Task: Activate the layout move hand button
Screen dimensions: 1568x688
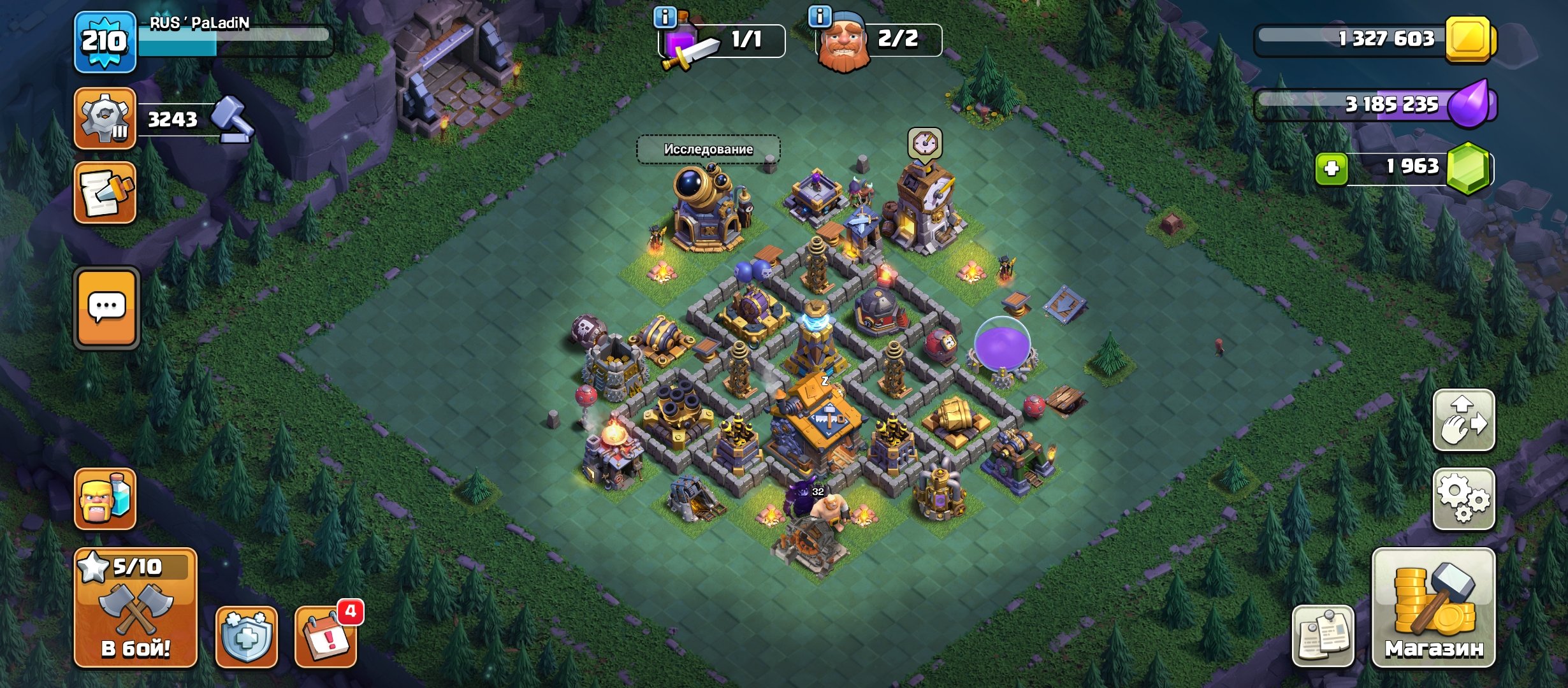Action: point(1463,420)
